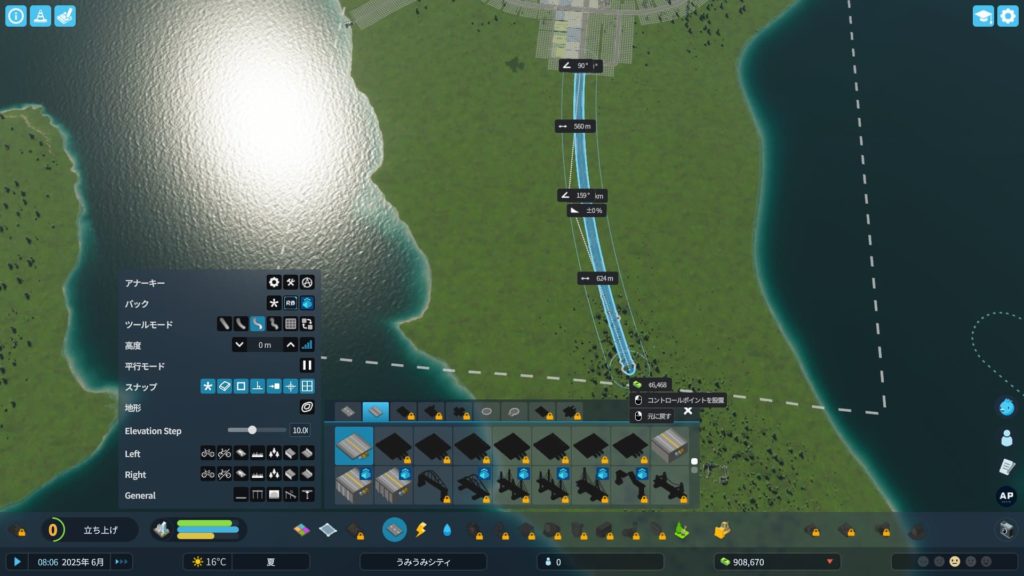Click the play/pause simulation button

(17, 562)
